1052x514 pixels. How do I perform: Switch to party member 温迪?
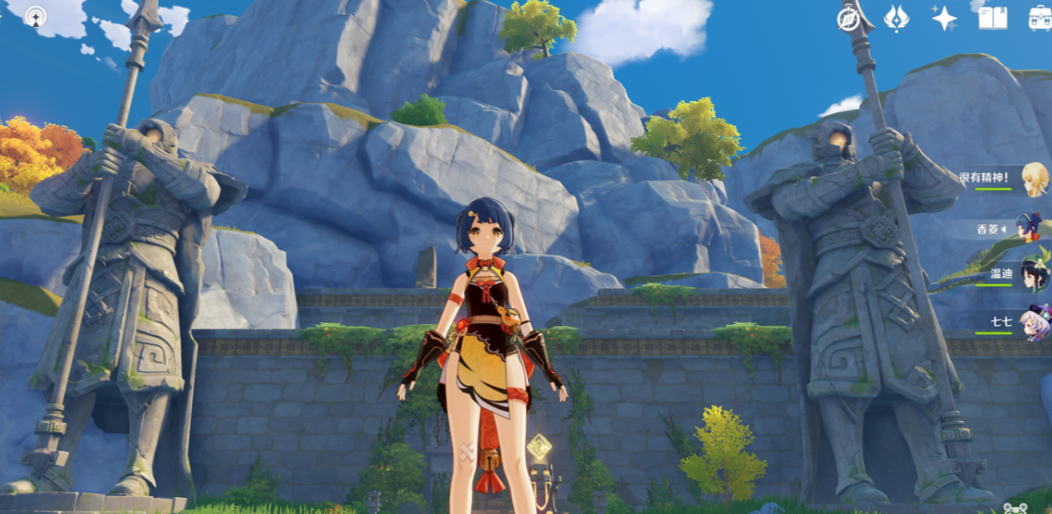(1033, 274)
